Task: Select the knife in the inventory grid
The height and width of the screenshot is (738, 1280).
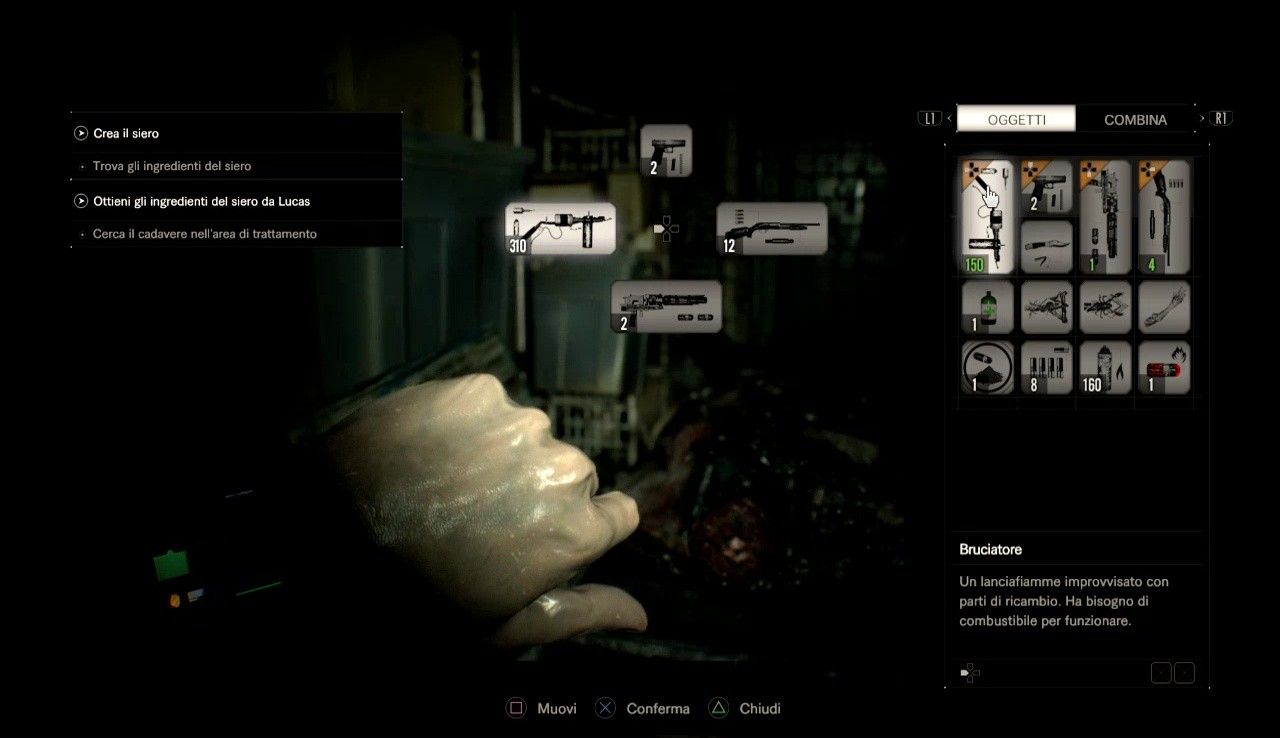Action: click(x=1046, y=246)
